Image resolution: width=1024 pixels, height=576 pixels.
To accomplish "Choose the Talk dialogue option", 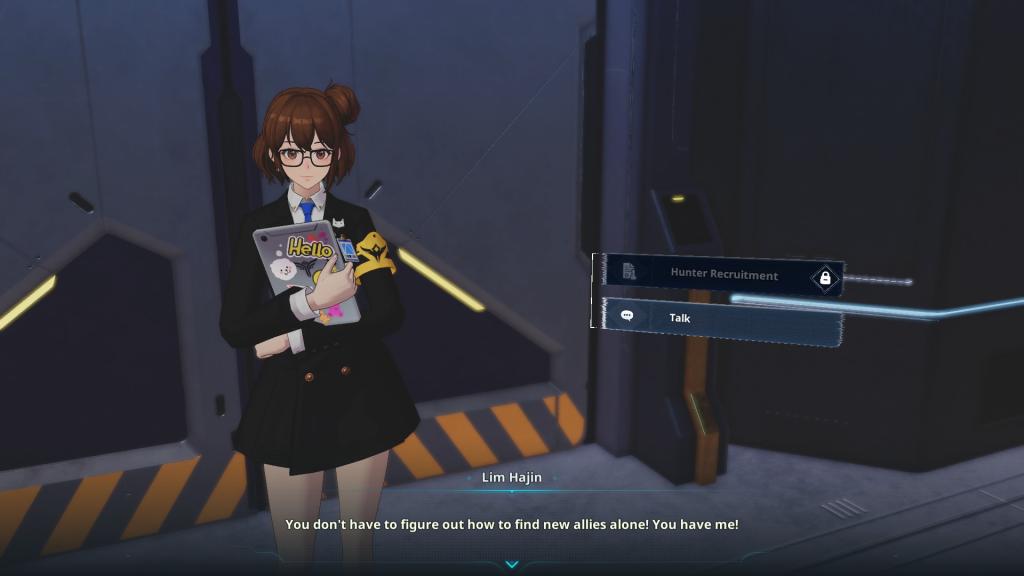I will click(x=718, y=318).
